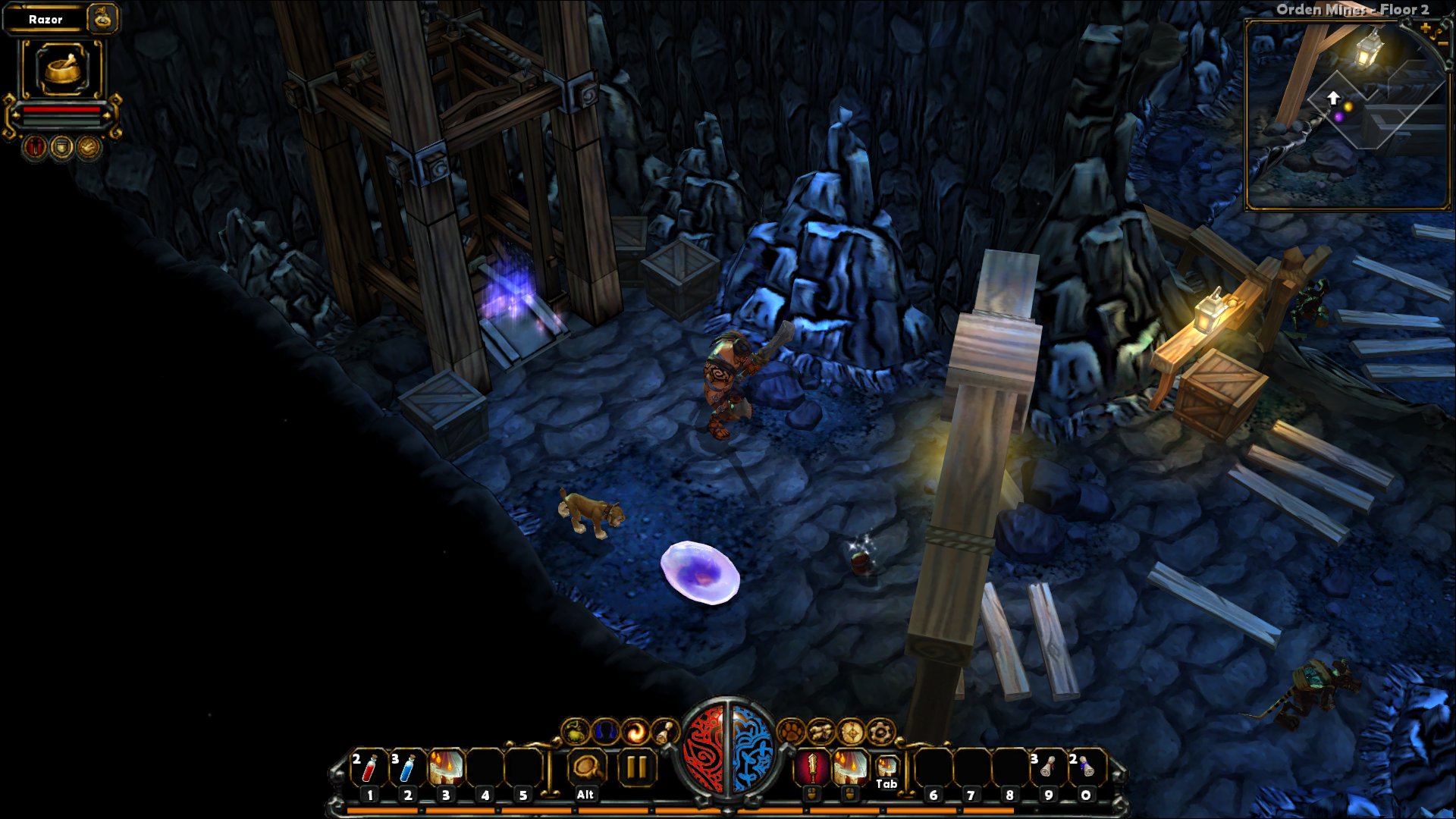
Task: Set pet to aggressive red stance
Action: tap(34, 146)
